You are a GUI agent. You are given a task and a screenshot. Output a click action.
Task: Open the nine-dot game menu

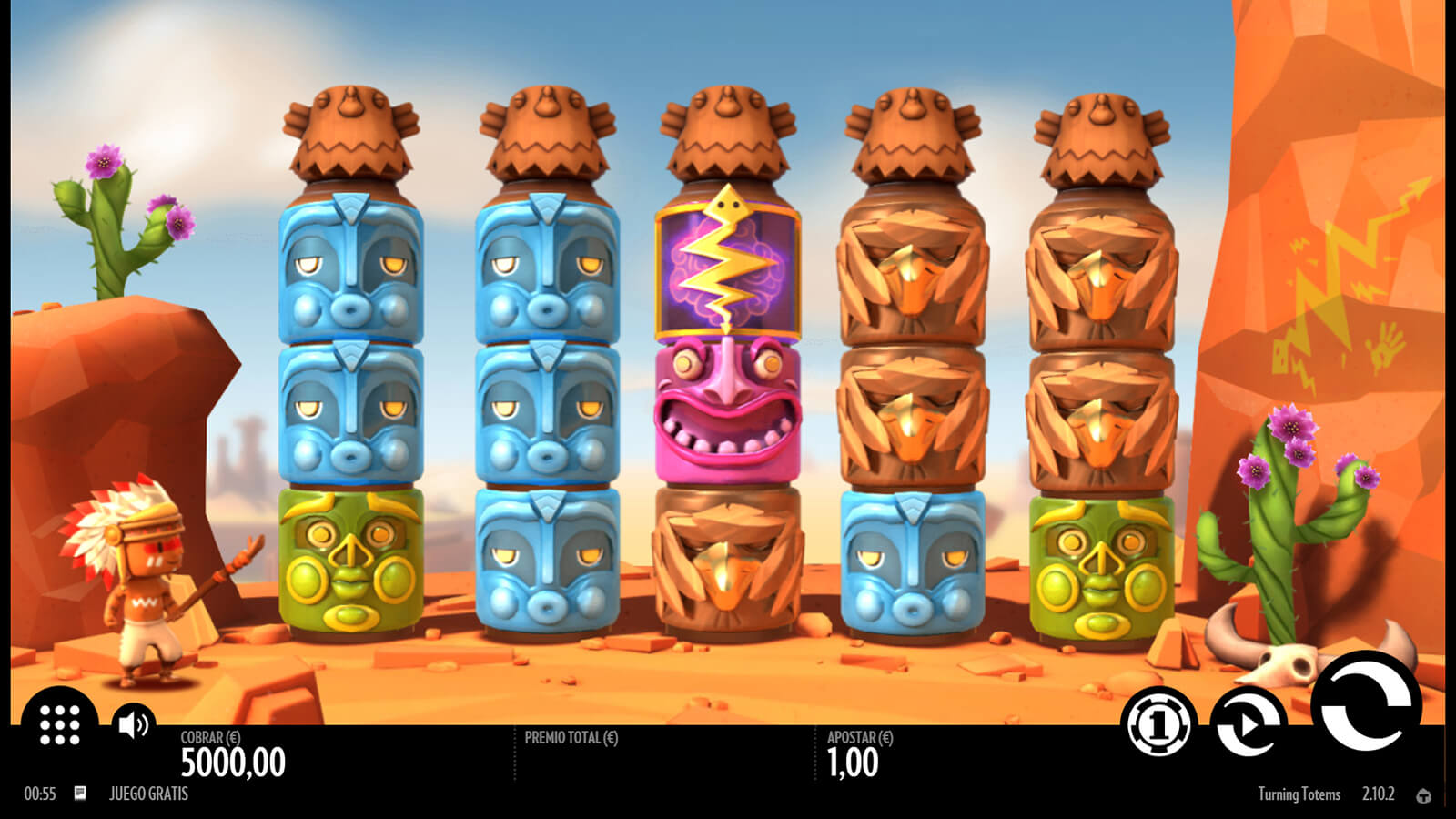tap(60, 725)
